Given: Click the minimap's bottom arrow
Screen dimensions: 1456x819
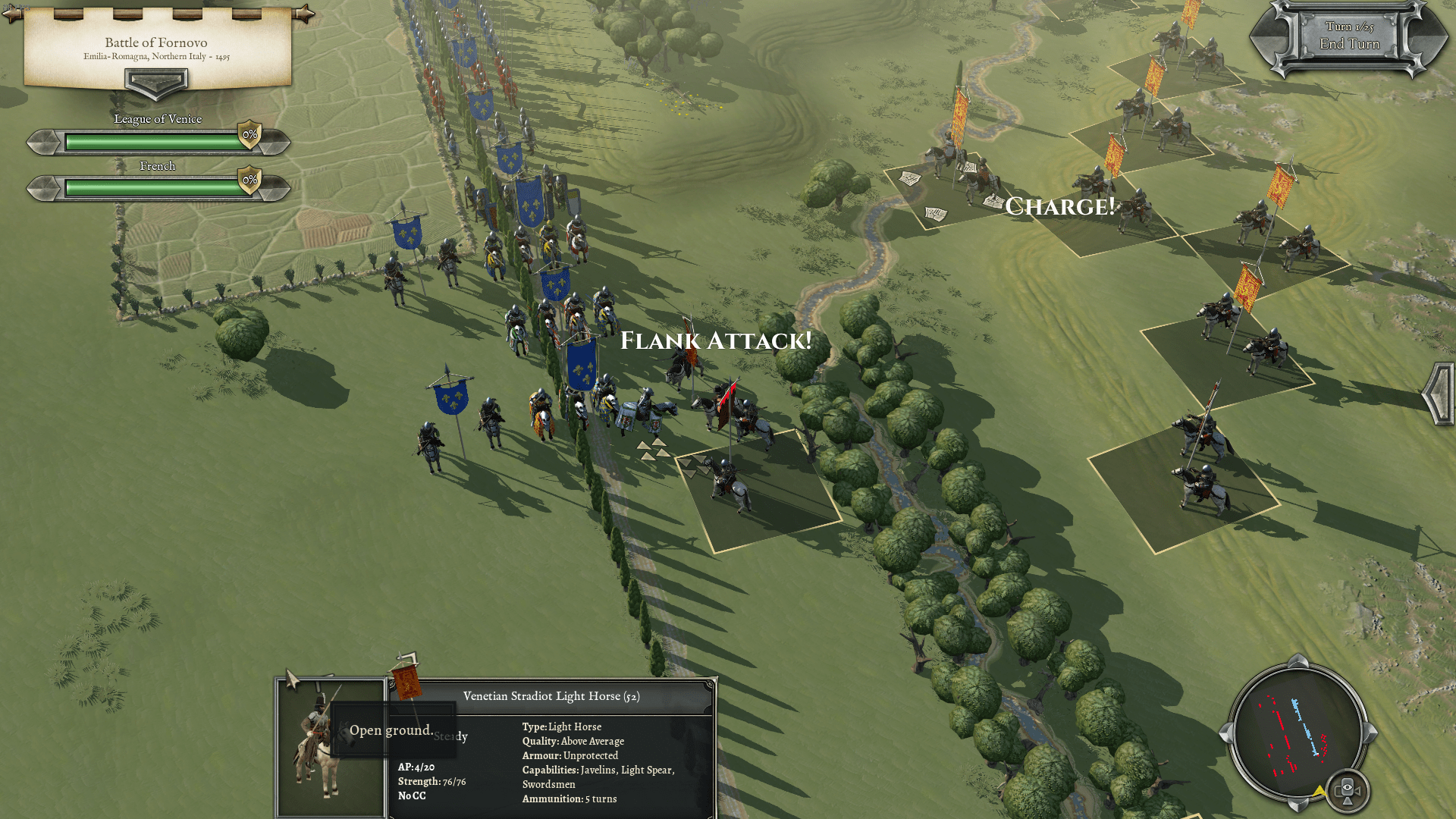Looking at the screenshot, I should (1298, 804).
